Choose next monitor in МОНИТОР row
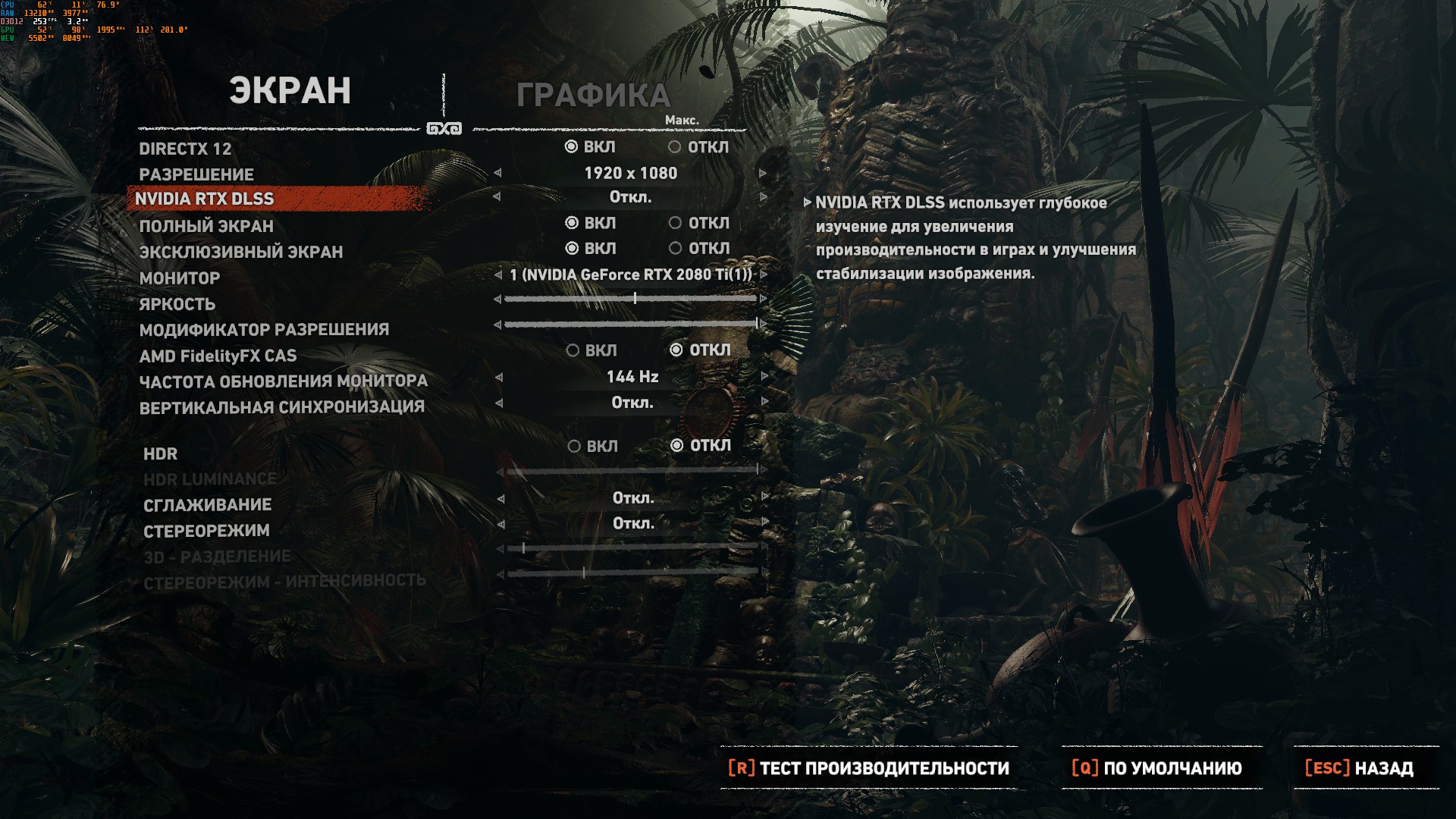The width and height of the screenshot is (1456, 819). coord(764,275)
